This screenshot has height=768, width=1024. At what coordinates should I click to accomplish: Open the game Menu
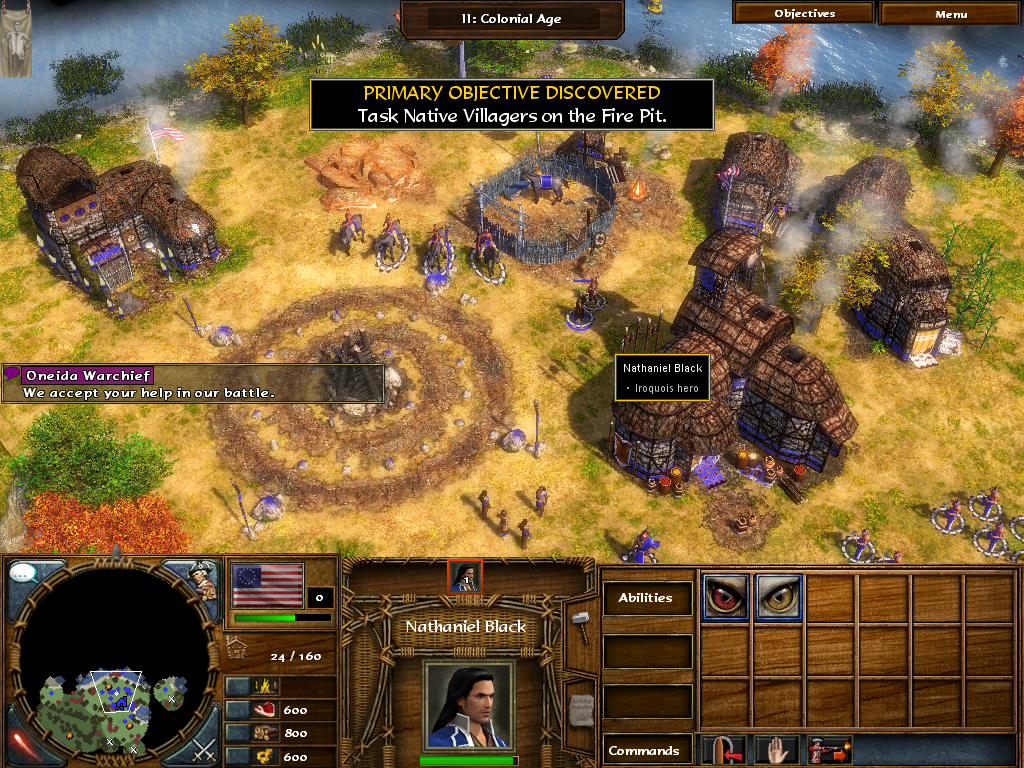click(951, 14)
